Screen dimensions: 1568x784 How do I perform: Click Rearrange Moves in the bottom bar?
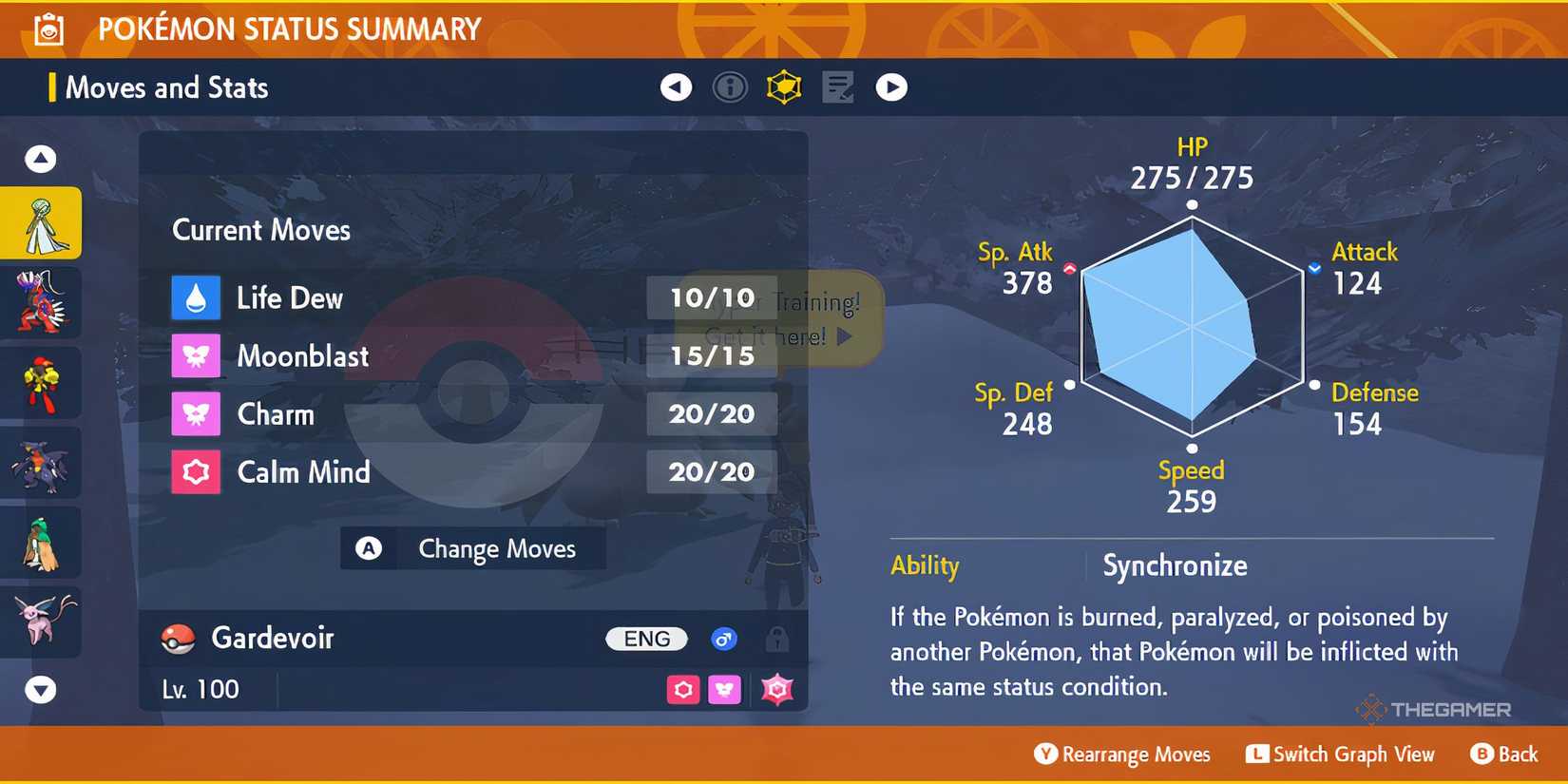(1121, 754)
